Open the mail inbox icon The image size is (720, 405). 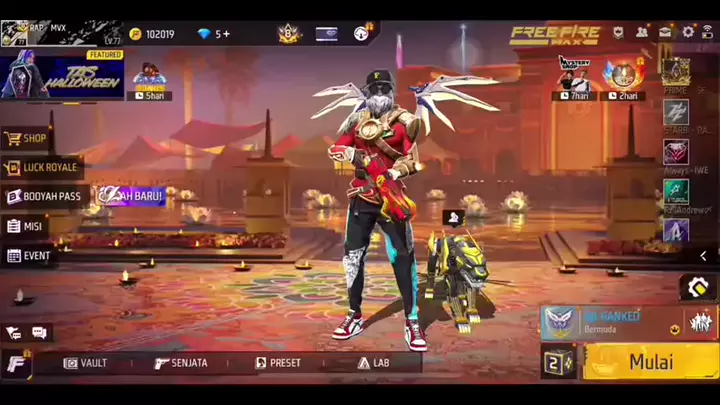point(665,32)
